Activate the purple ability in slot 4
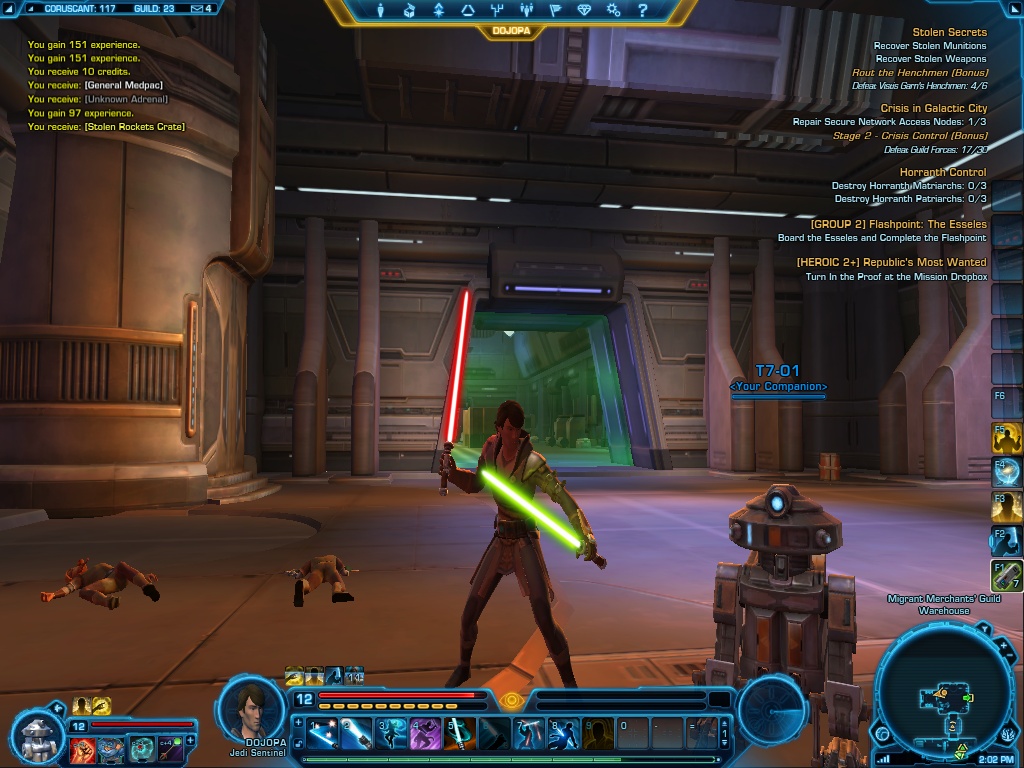Viewport: 1024px width, 768px height. click(425, 734)
